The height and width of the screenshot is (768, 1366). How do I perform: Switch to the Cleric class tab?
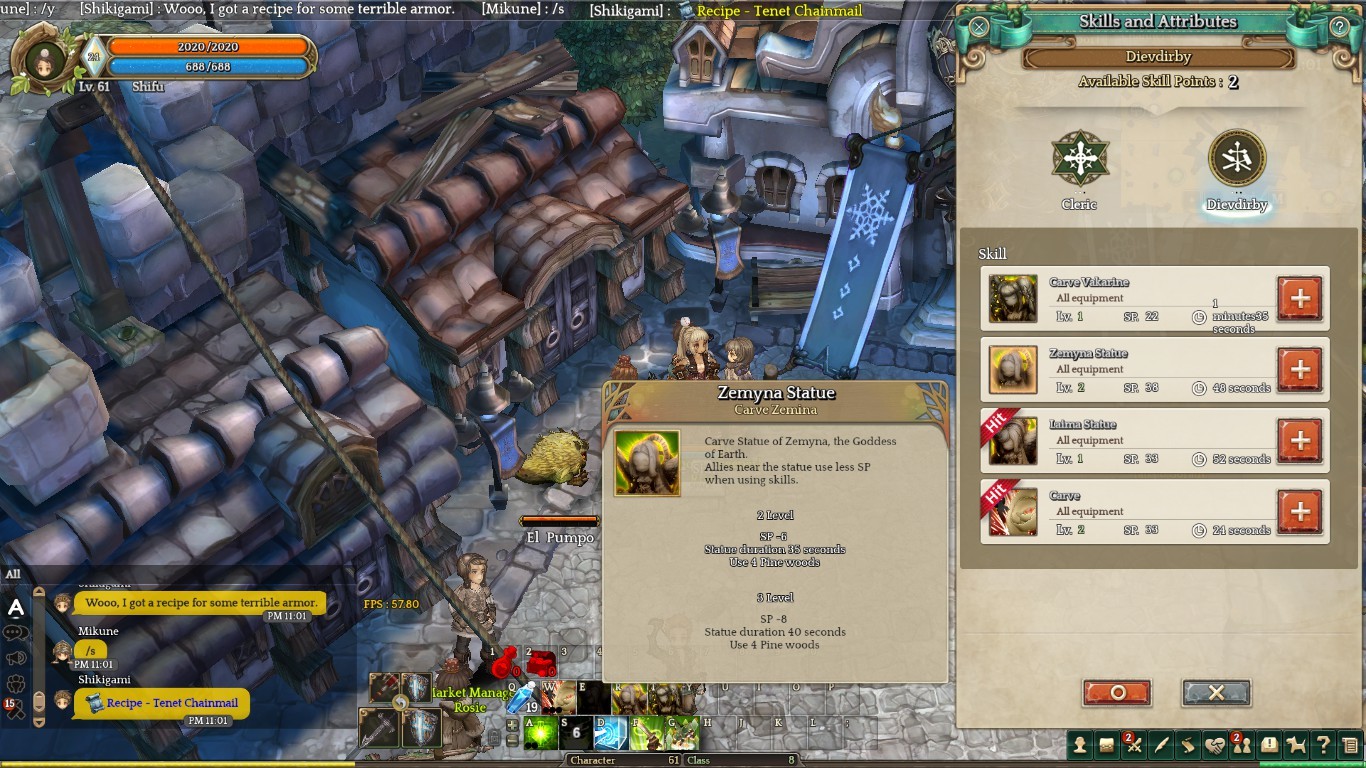[x=1080, y=161]
